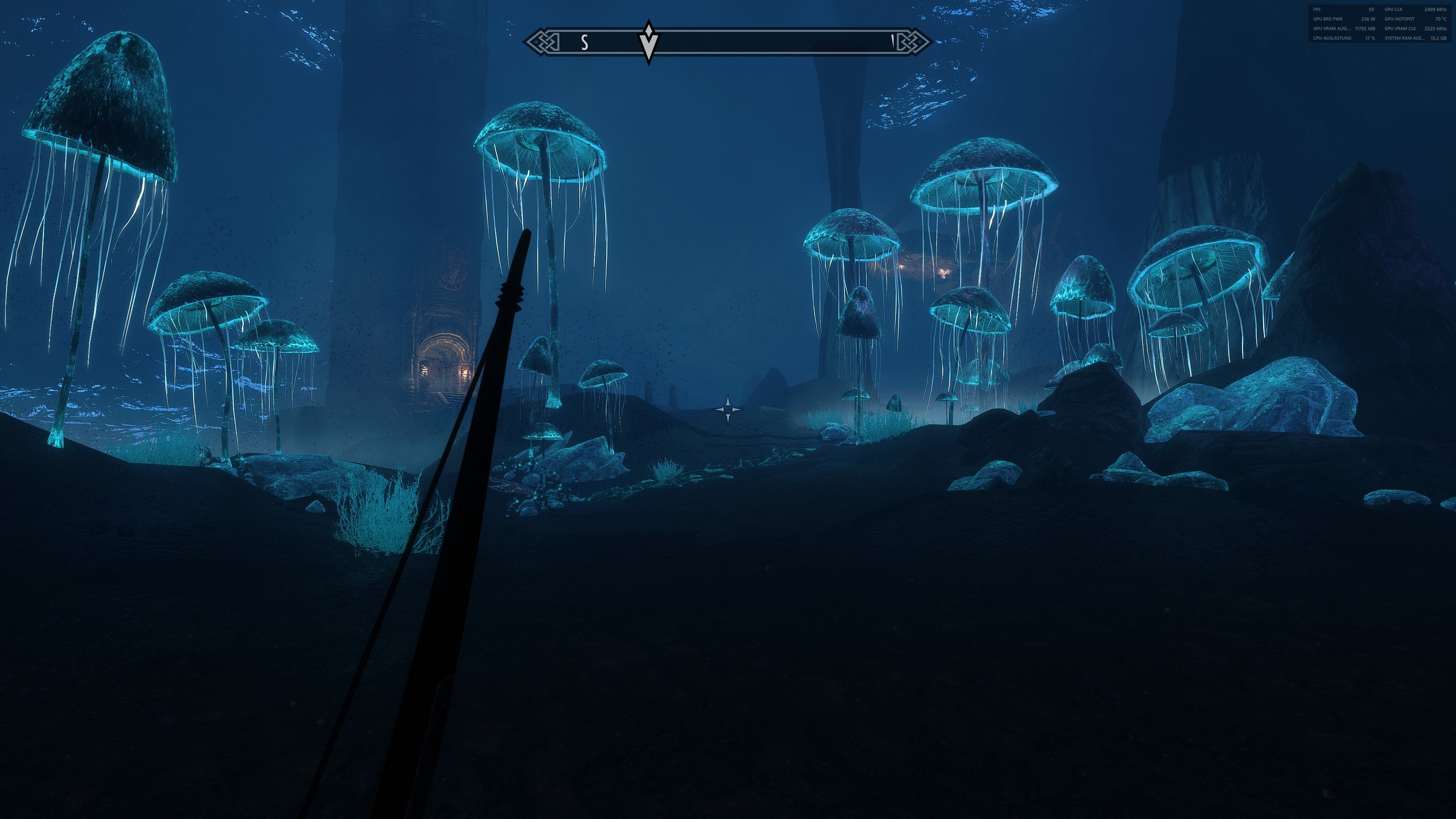The width and height of the screenshot is (1456, 819).
Task: Click the performance stats overlay panel
Action: 1379,24
